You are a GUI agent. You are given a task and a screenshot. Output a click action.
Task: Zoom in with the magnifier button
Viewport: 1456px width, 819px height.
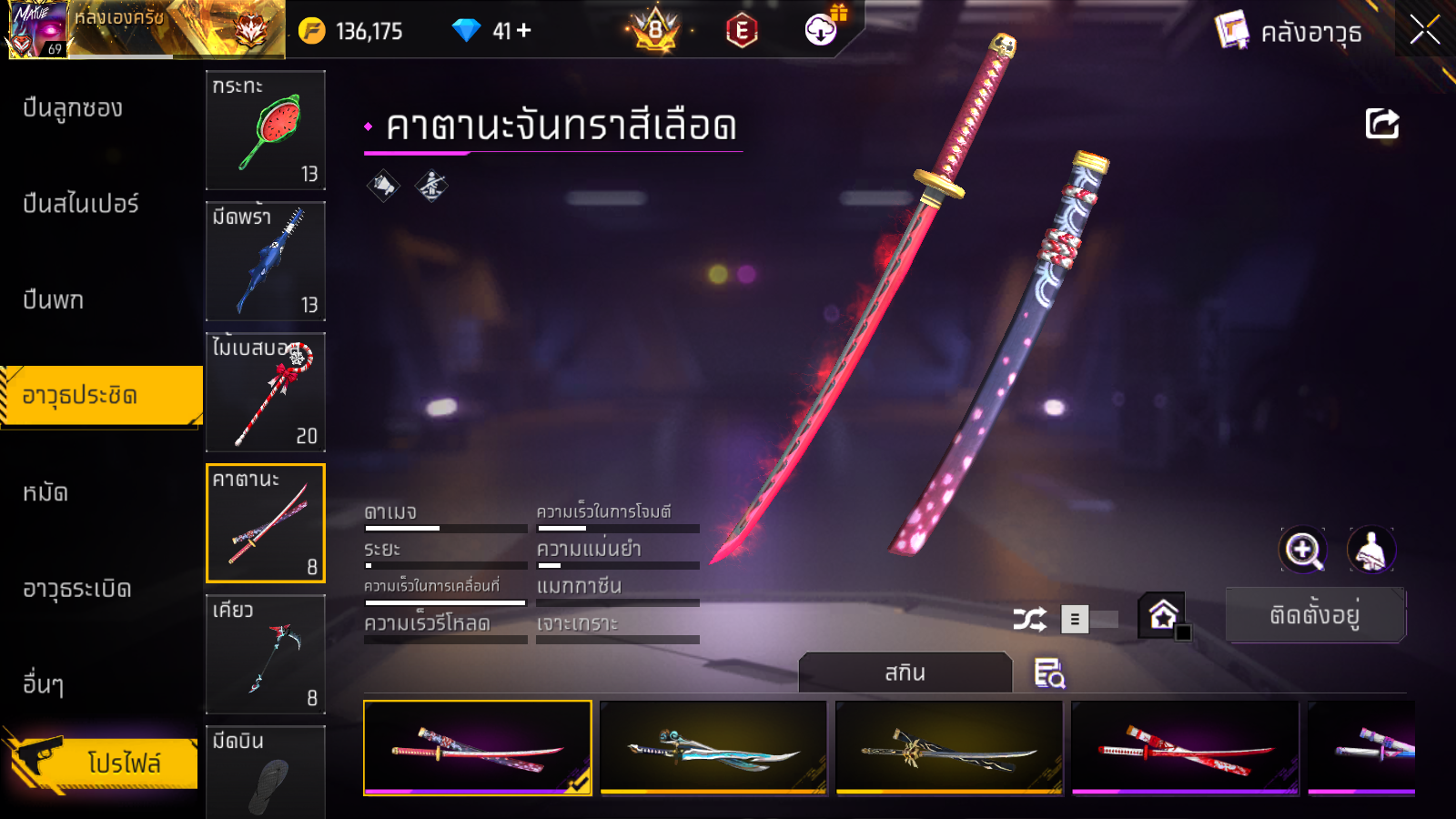click(x=1303, y=550)
